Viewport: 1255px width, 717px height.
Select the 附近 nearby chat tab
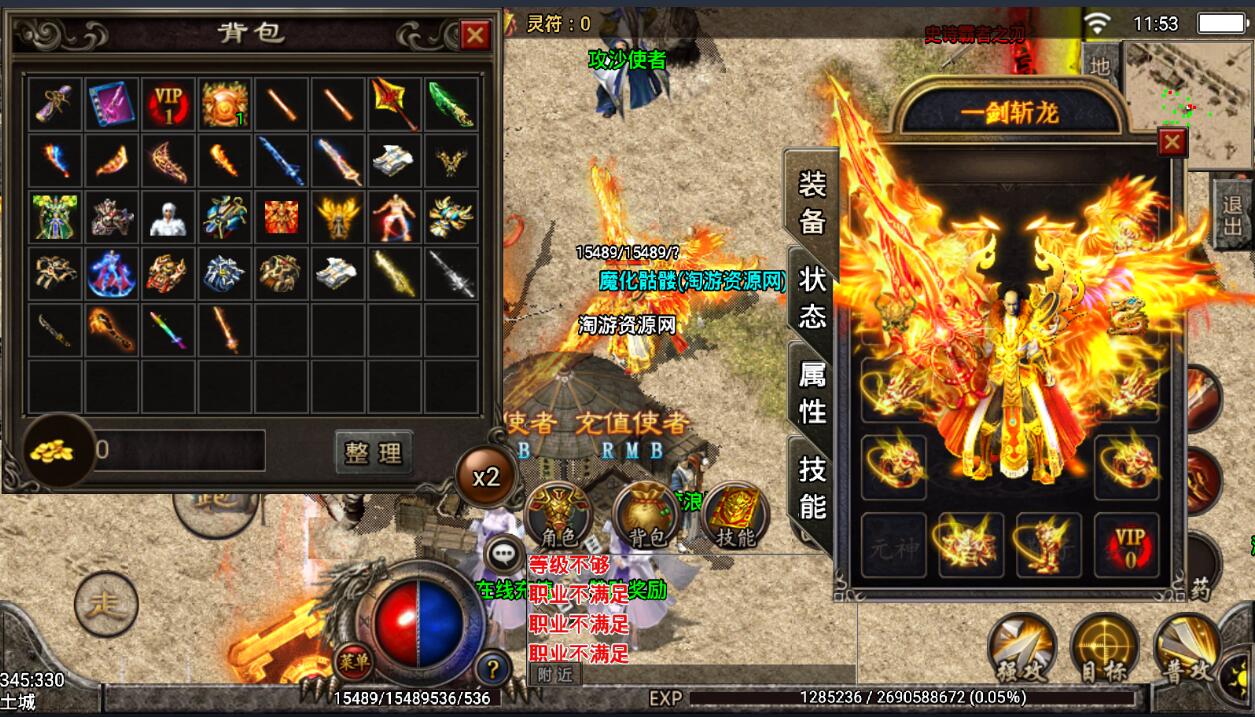(554, 674)
